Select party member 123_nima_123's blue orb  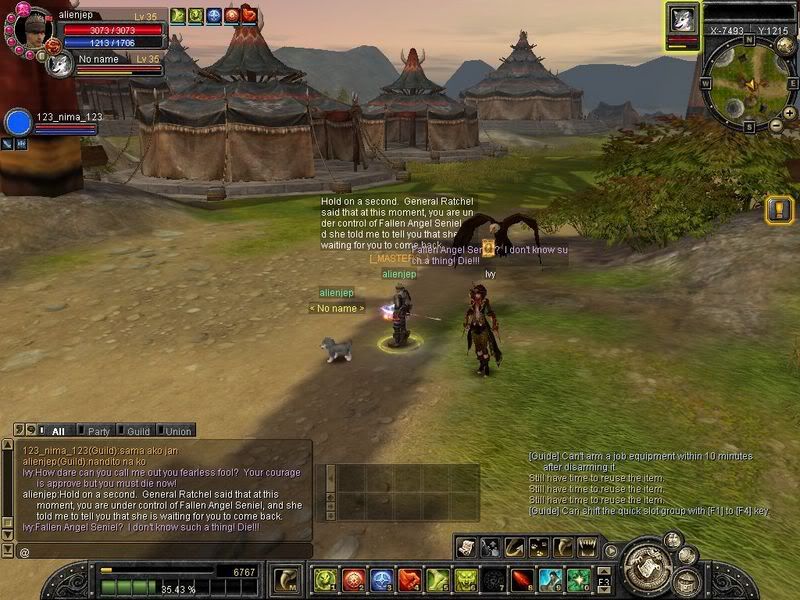[19, 122]
